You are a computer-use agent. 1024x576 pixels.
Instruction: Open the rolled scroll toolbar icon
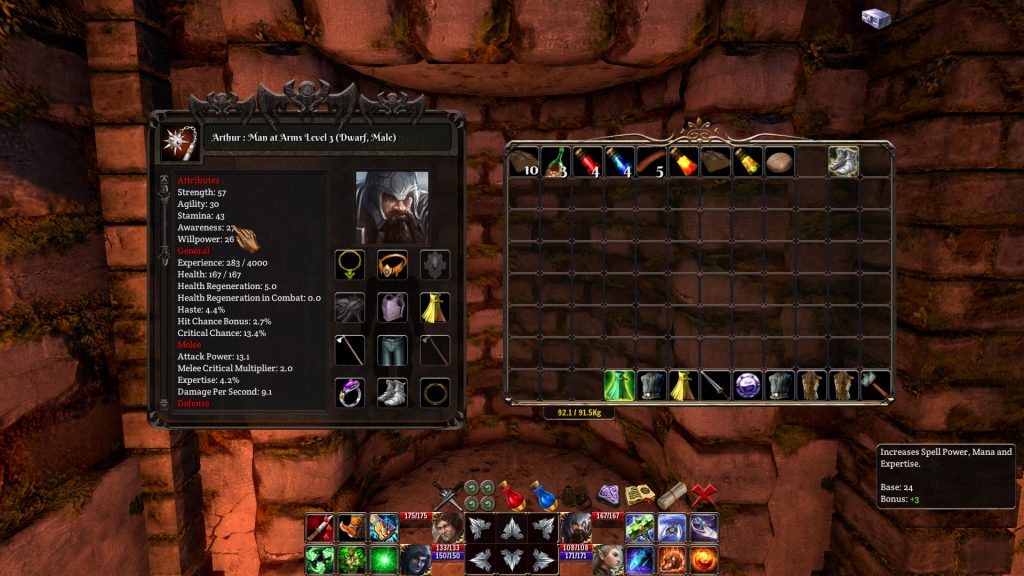click(x=672, y=494)
